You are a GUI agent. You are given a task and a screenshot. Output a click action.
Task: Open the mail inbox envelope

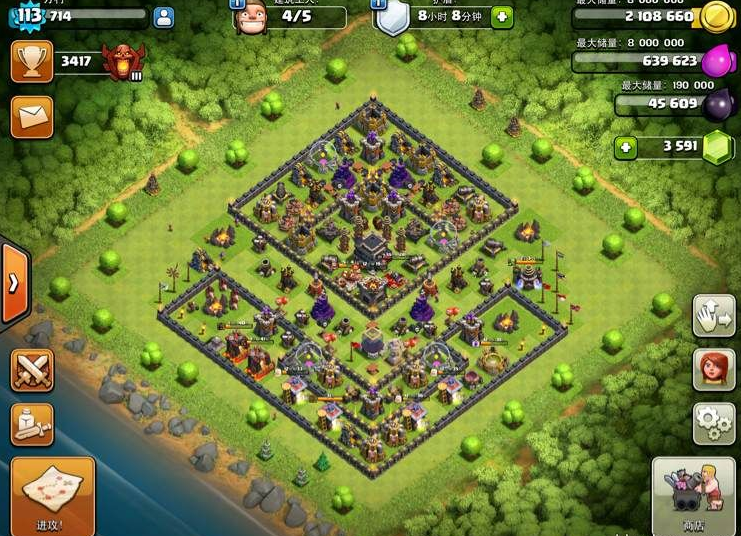point(31,116)
